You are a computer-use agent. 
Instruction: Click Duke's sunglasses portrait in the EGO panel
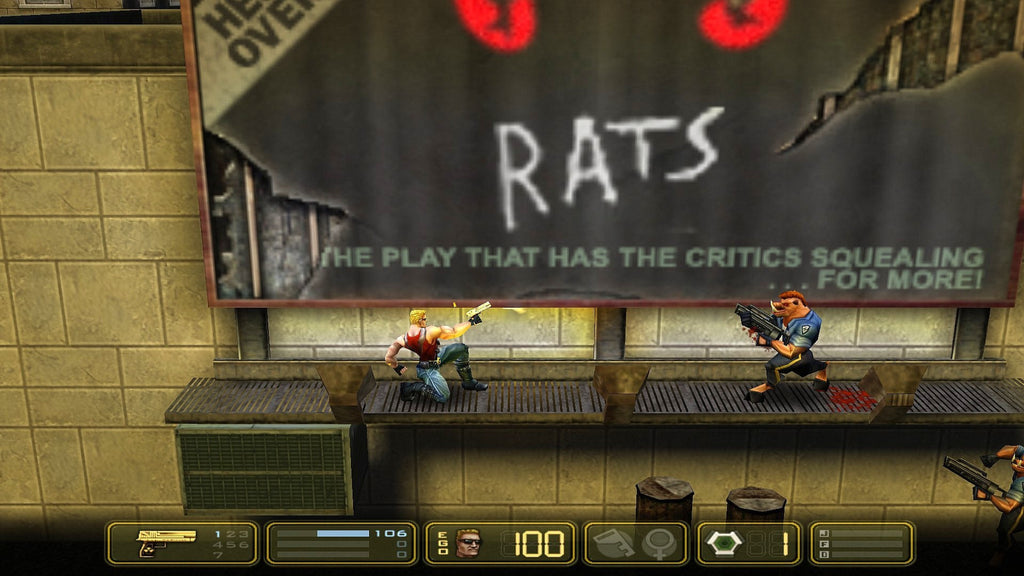467,543
